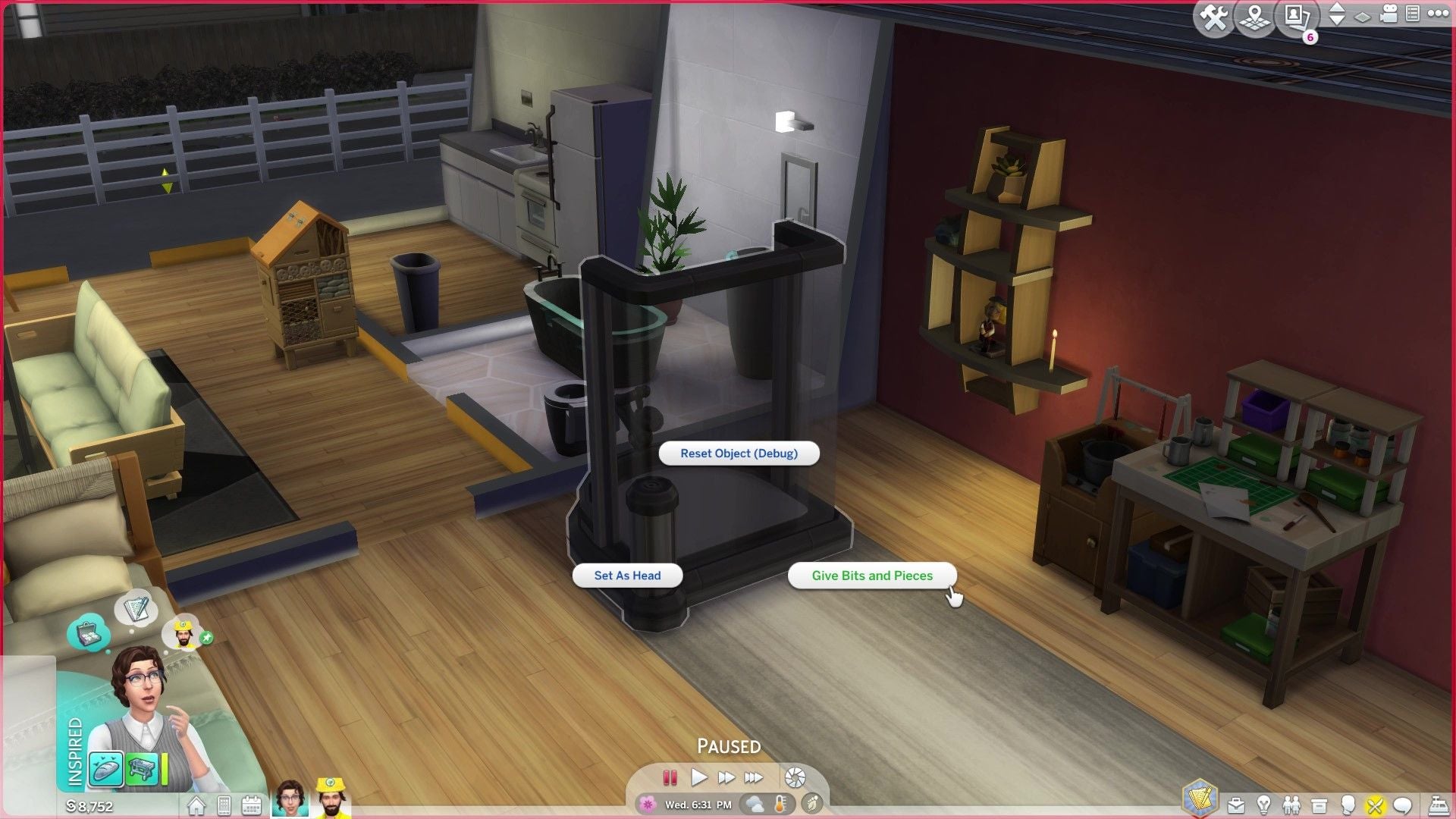Open the map view icon
The height and width of the screenshot is (819, 1456).
click(1254, 17)
